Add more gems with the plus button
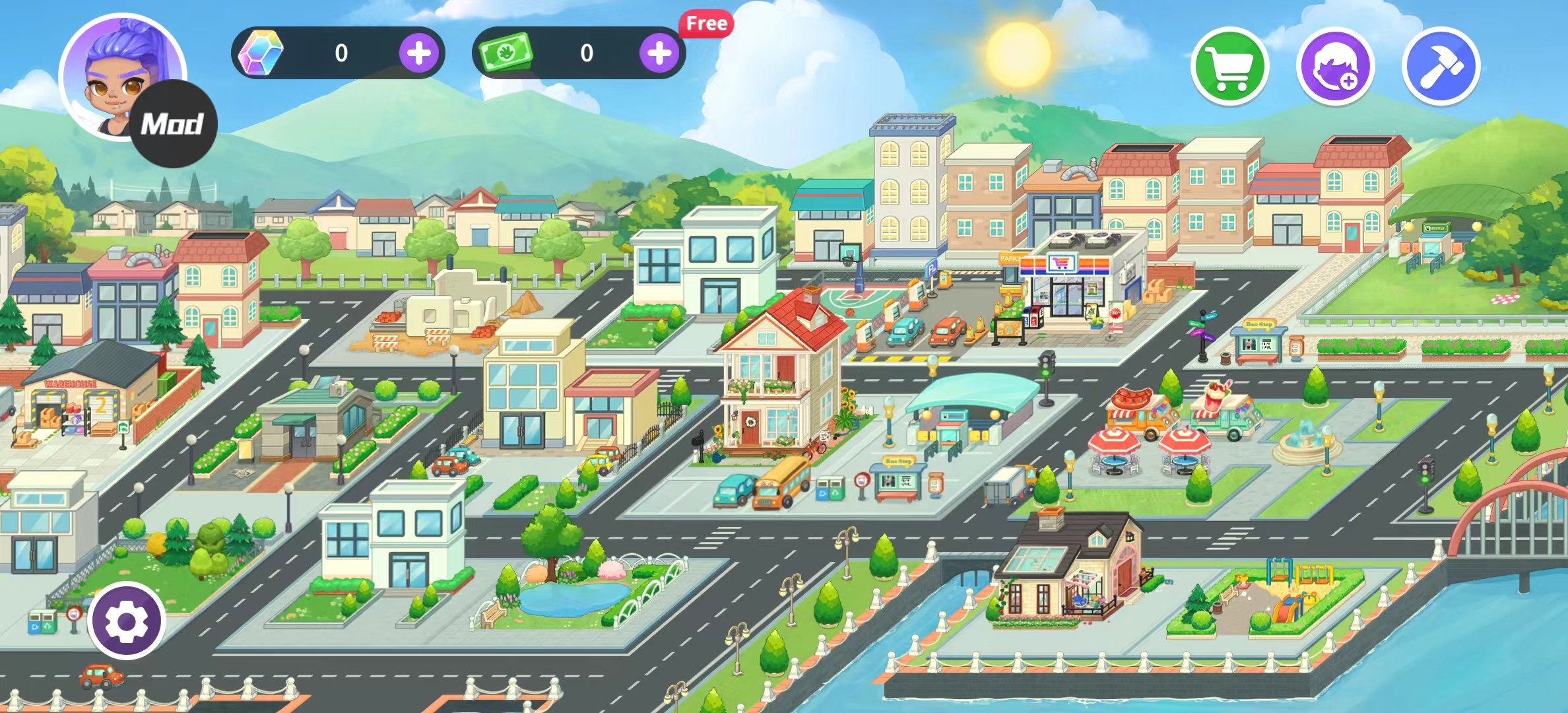 tap(419, 53)
